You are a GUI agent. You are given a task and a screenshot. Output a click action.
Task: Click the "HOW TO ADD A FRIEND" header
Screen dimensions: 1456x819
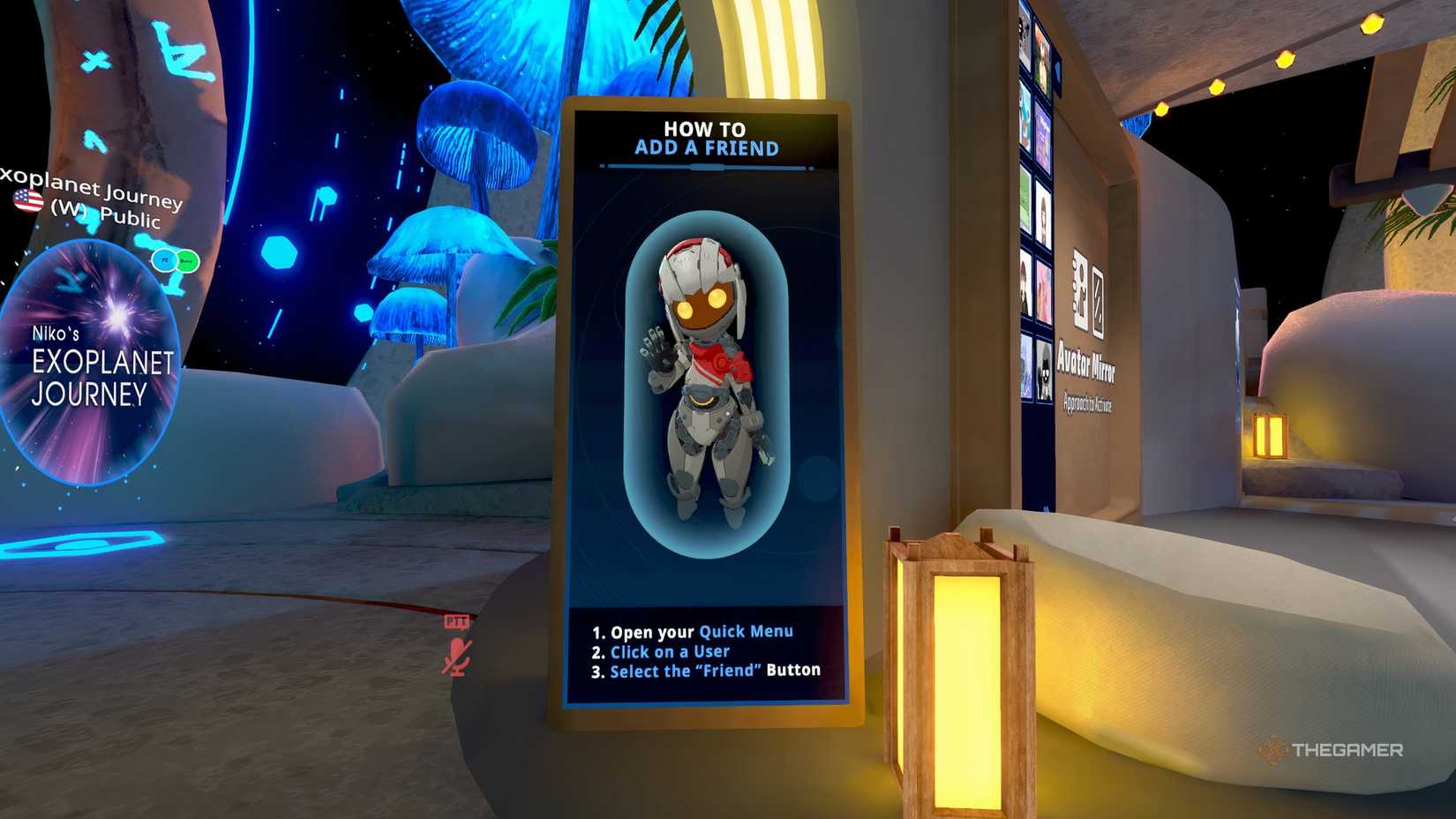705,138
